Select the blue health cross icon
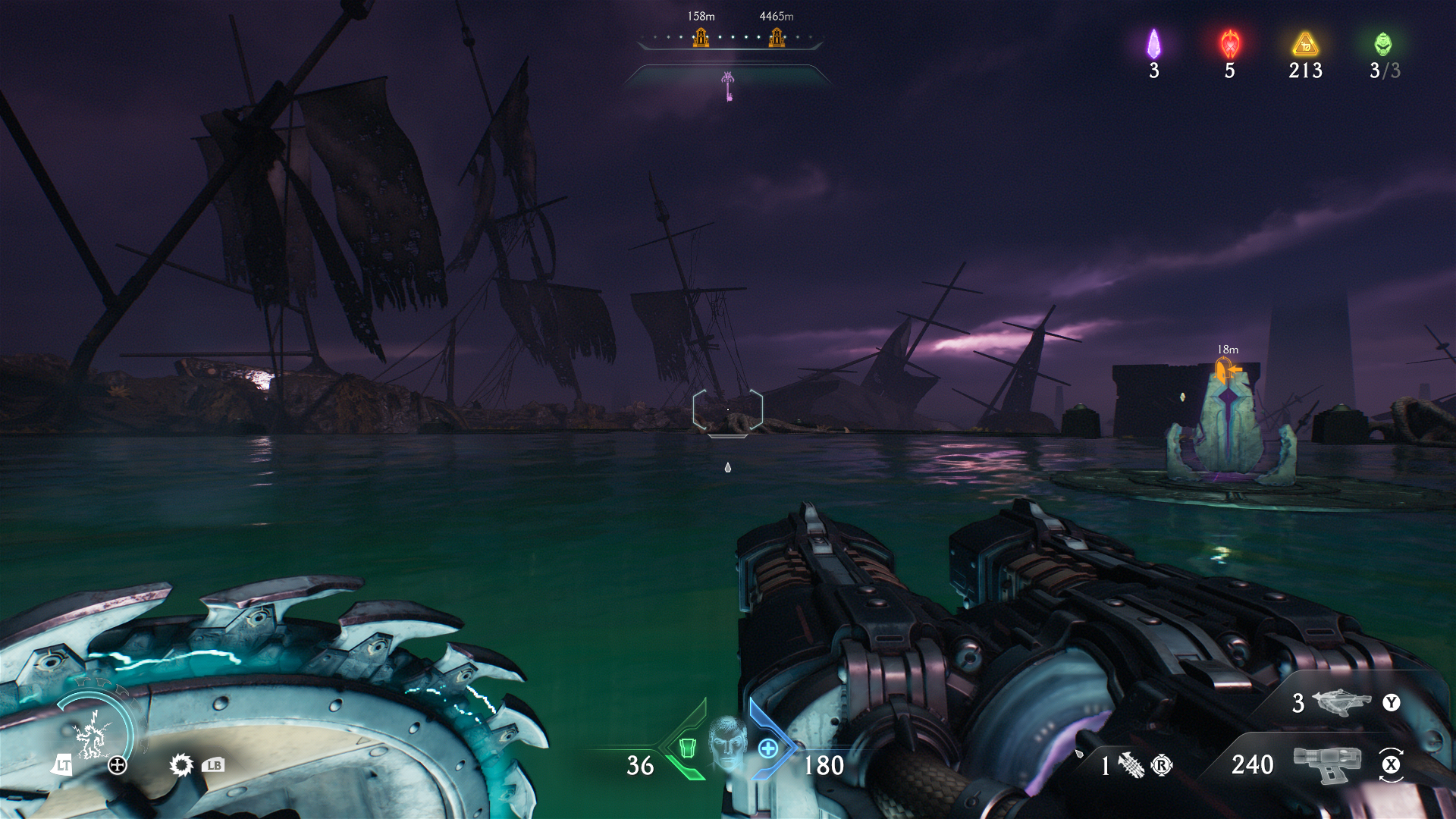The width and height of the screenshot is (1456, 819). [x=767, y=748]
